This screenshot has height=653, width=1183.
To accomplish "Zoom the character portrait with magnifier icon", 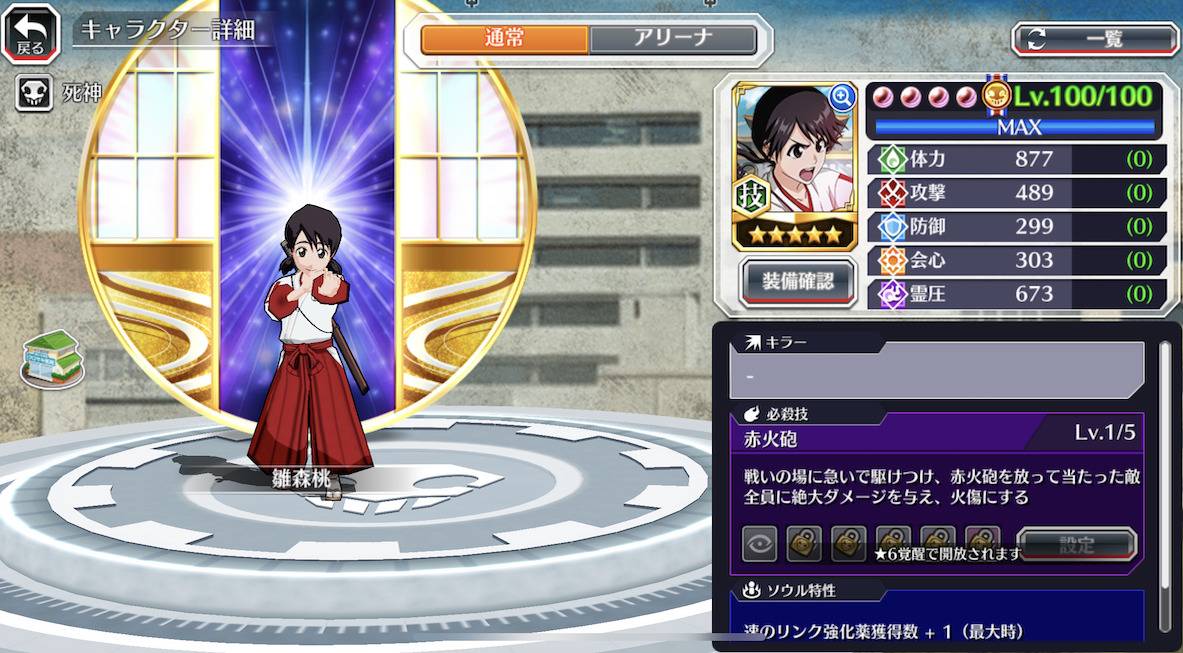I will pos(842,97).
